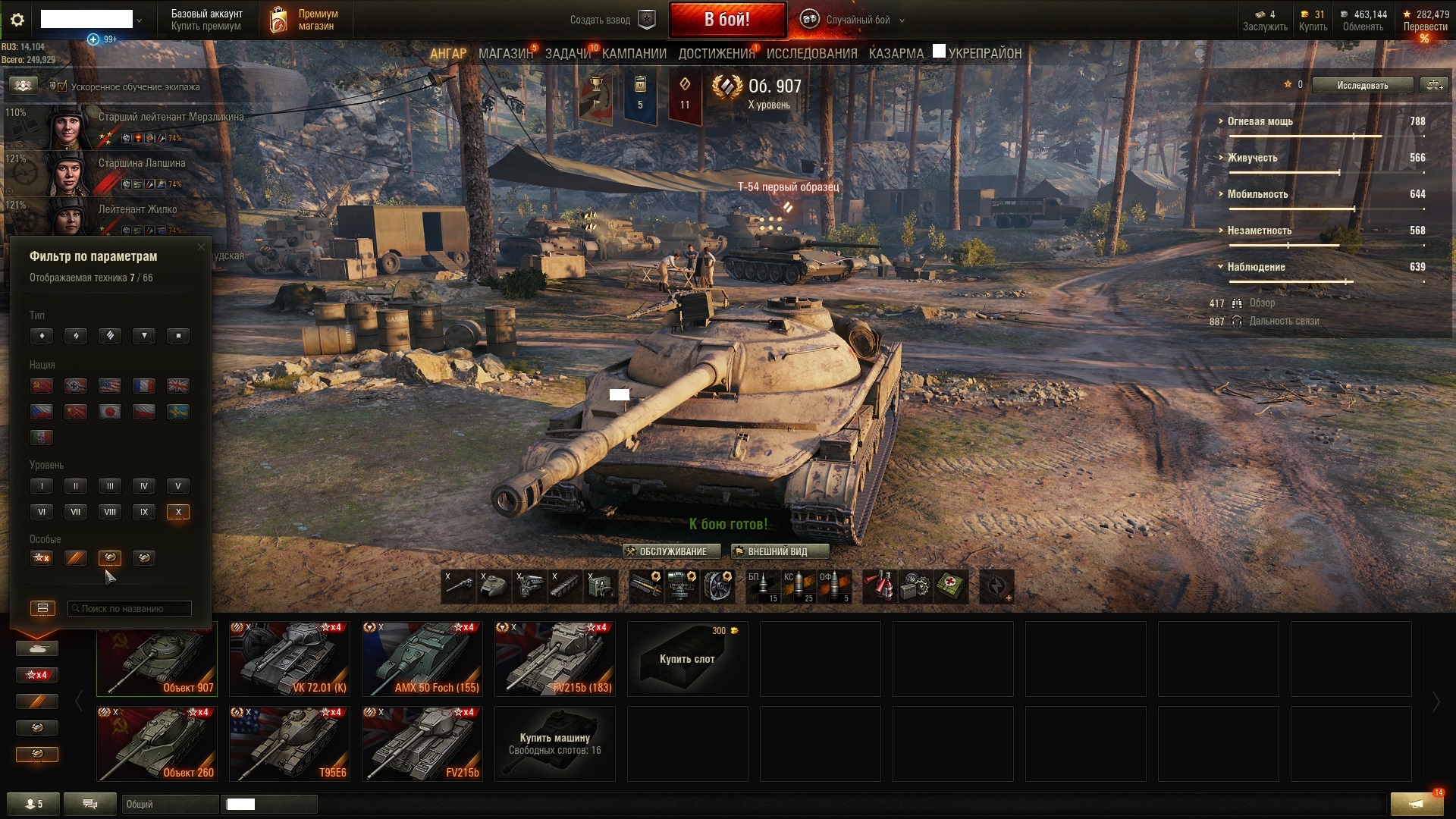
Task: Open the Премиум магазин
Action: (x=303, y=20)
